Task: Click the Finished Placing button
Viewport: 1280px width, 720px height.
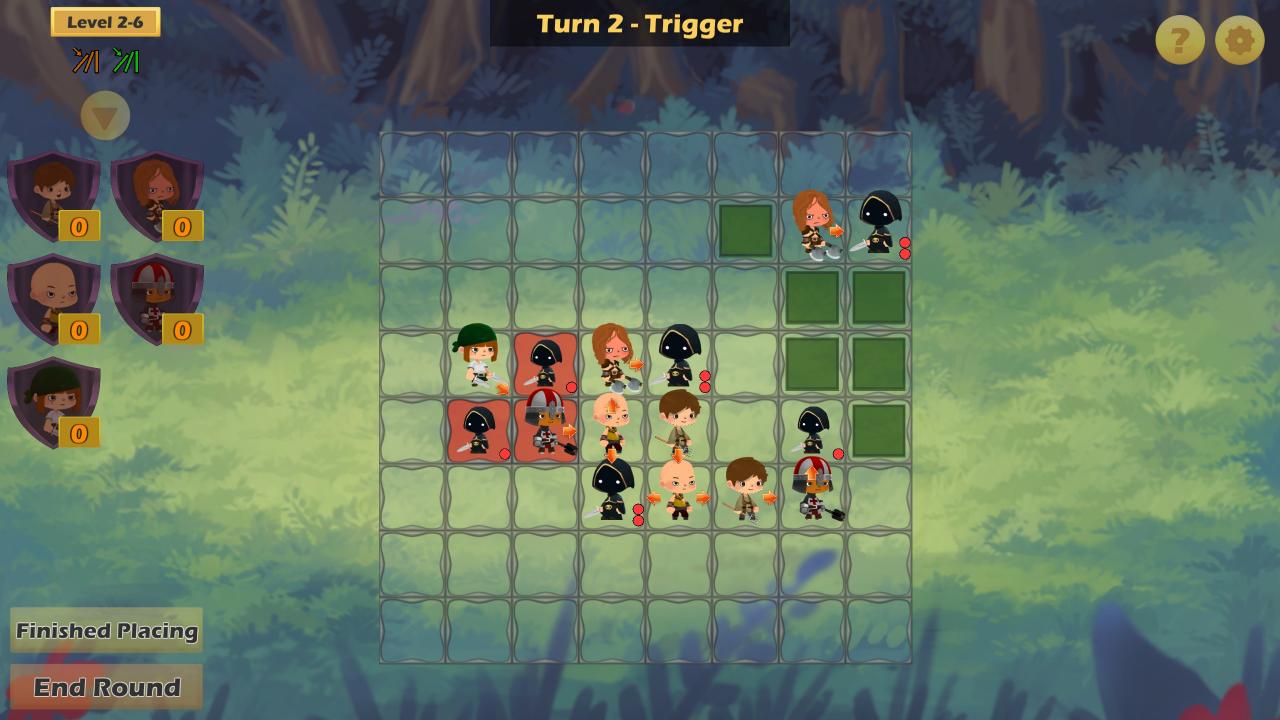Action: 106,630
